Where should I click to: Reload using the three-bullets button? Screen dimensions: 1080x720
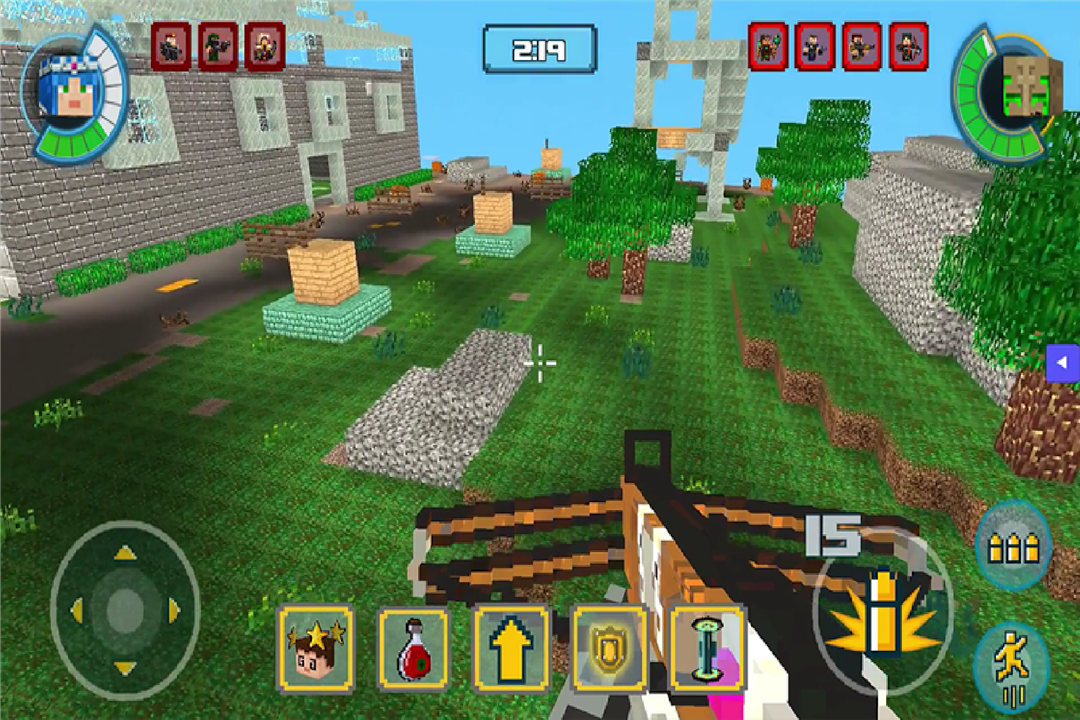1012,546
